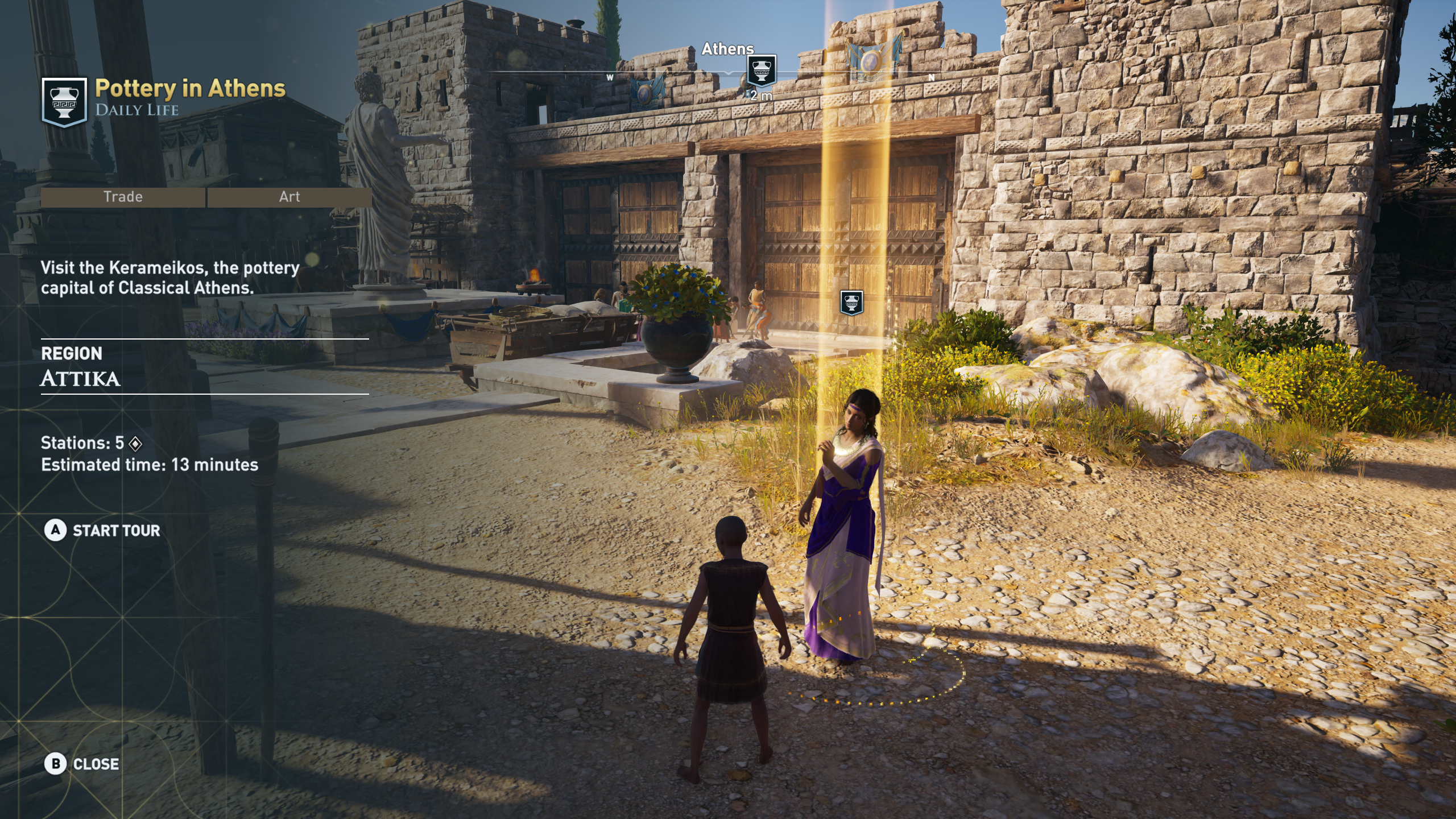Select the amphora waypoint marker in the light beam

pyautogui.click(x=851, y=303)
